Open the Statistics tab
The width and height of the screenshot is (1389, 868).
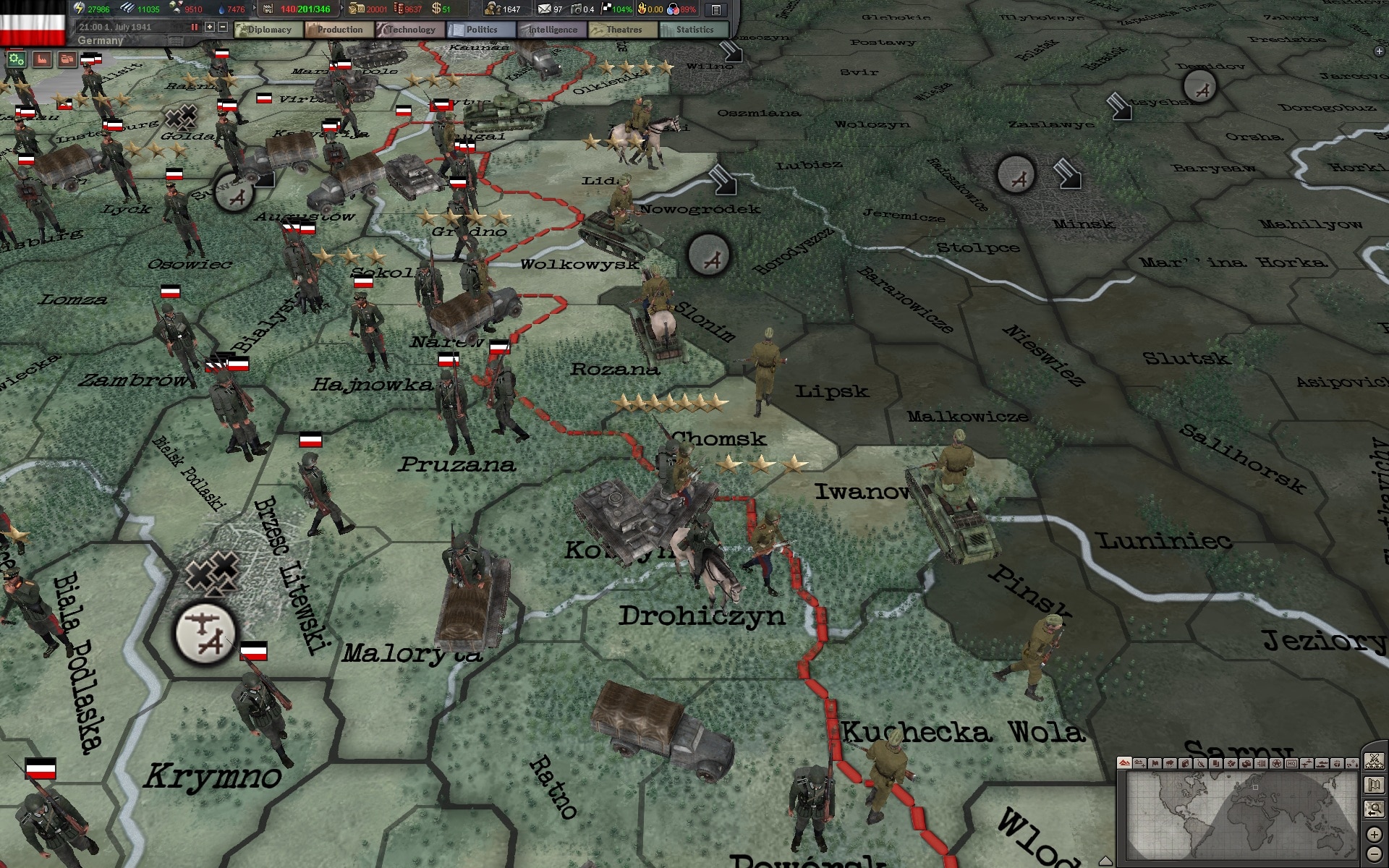pyautogui.click(x=696, y=30)
